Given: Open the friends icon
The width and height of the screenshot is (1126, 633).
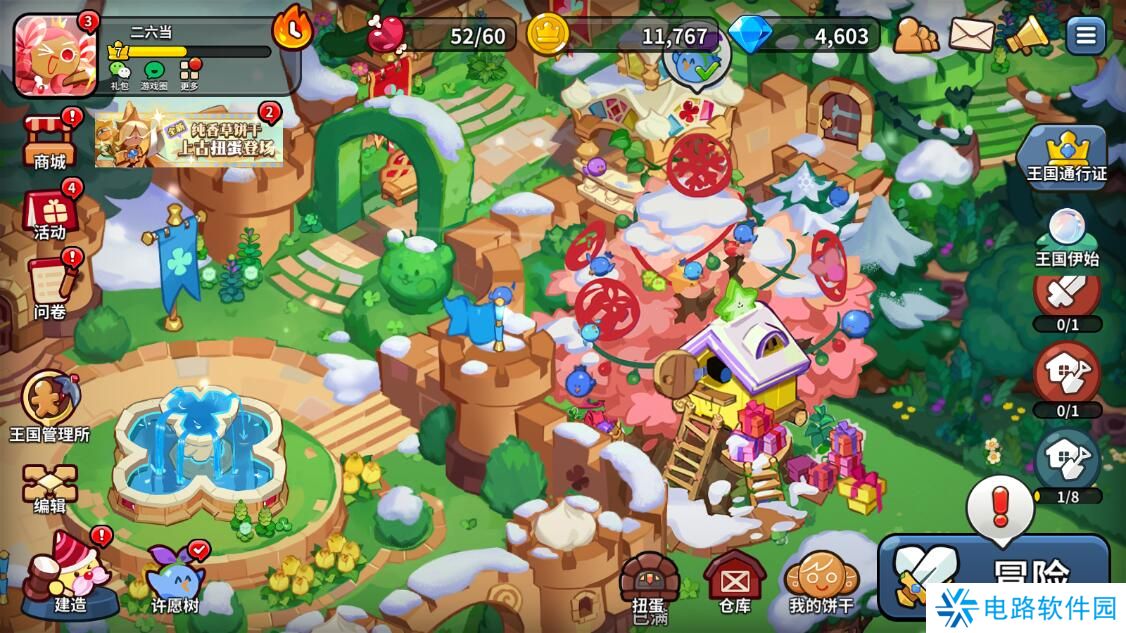Looking at the screenshot, I should click(915, 36).
